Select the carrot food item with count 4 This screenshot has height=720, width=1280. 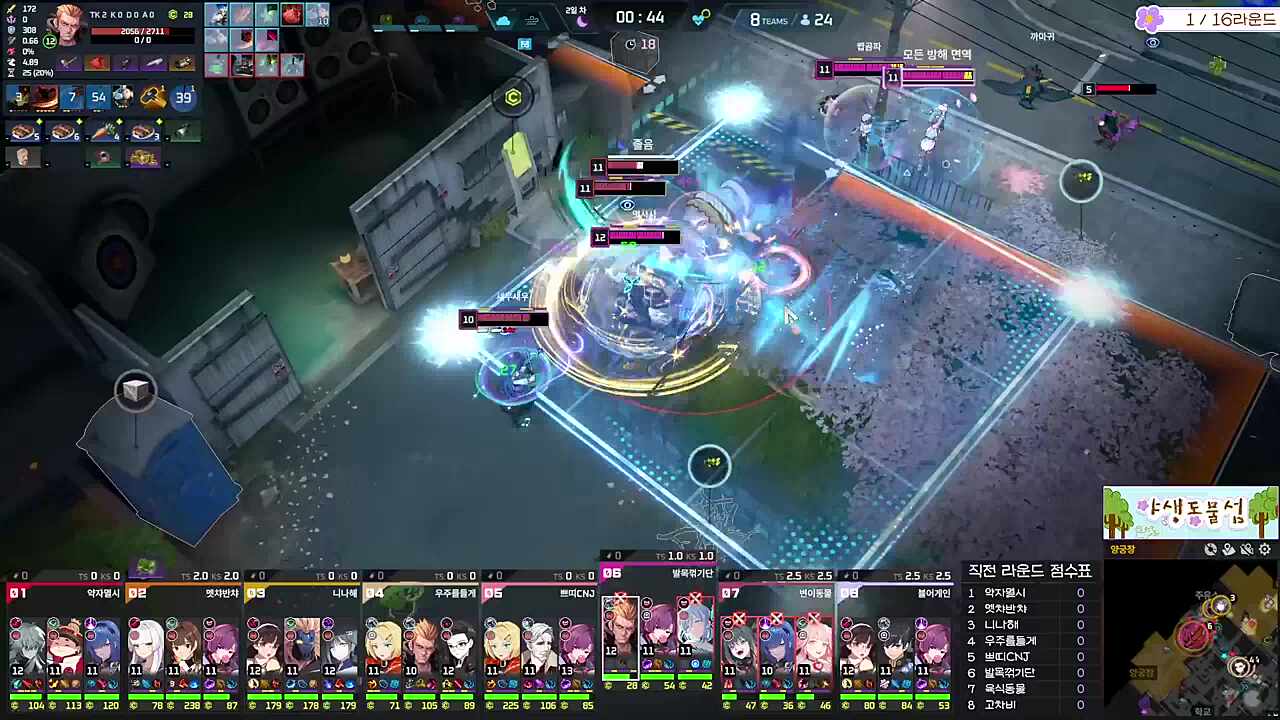click(x=104, y=132)
